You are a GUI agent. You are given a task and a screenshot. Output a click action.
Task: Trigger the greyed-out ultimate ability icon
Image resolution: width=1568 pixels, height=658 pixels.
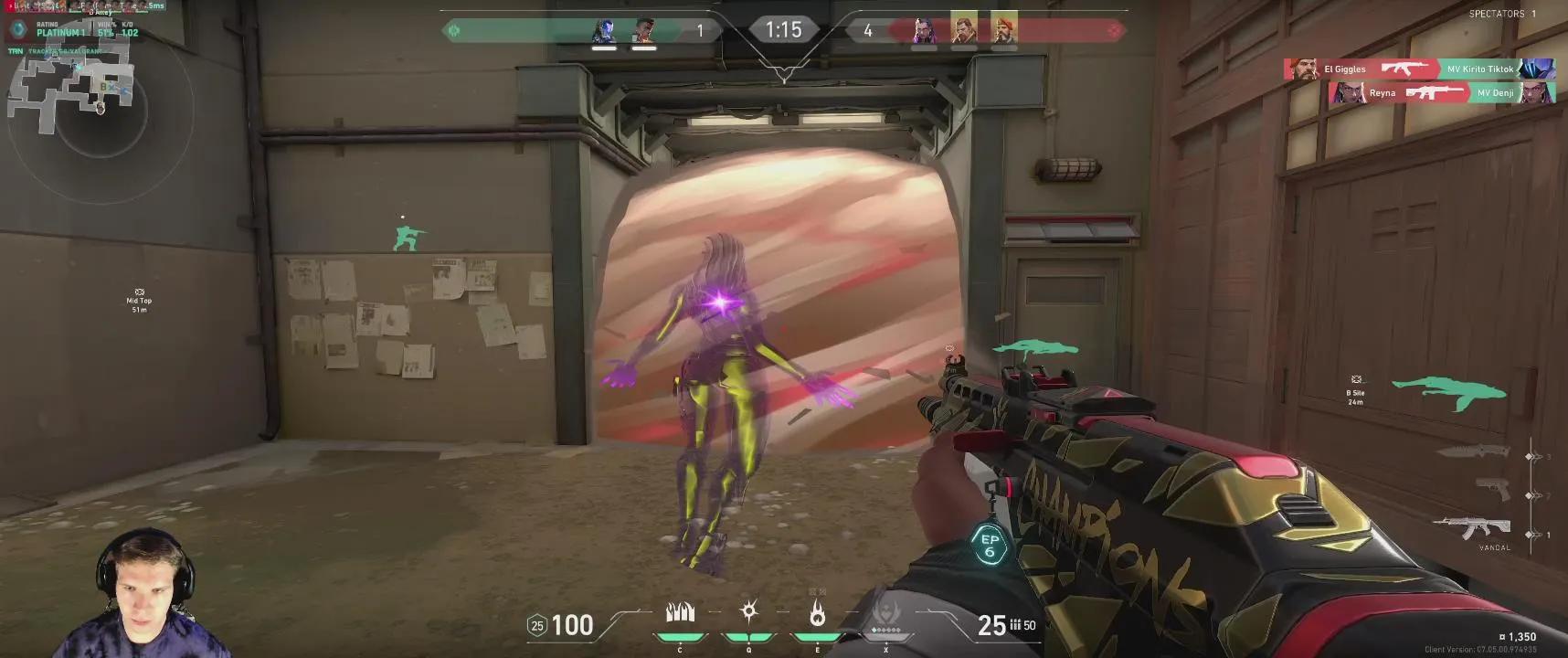click(x=885, y=612)
